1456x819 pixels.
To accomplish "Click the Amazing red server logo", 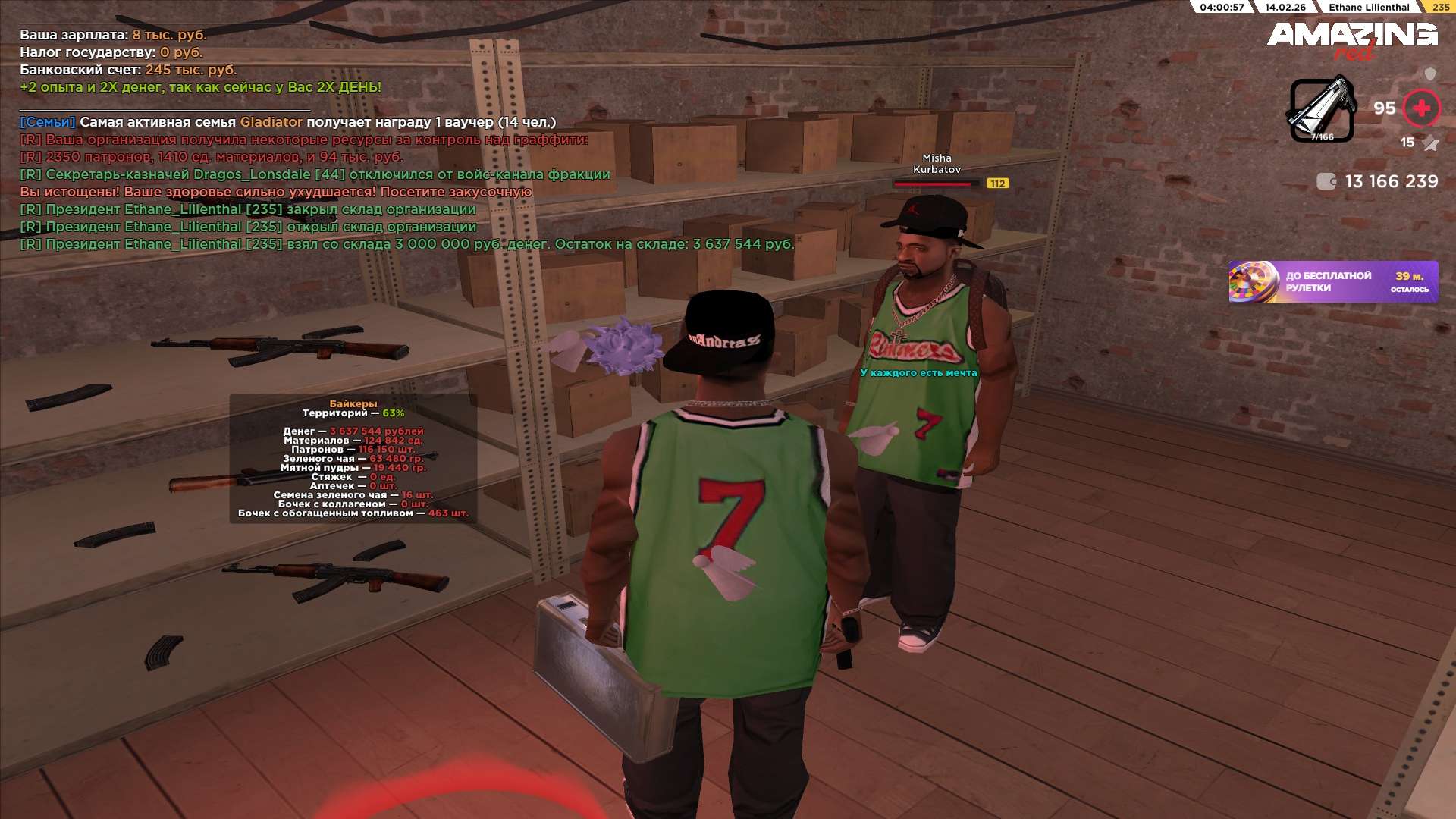I will 1351,38.
